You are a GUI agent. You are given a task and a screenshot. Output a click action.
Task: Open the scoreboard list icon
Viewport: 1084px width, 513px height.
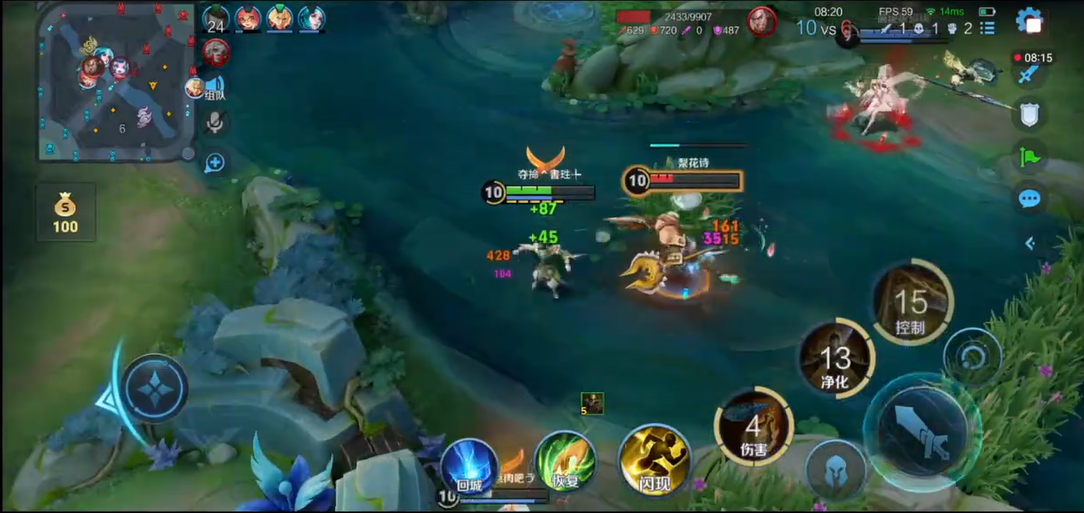(x=987, y=29)
